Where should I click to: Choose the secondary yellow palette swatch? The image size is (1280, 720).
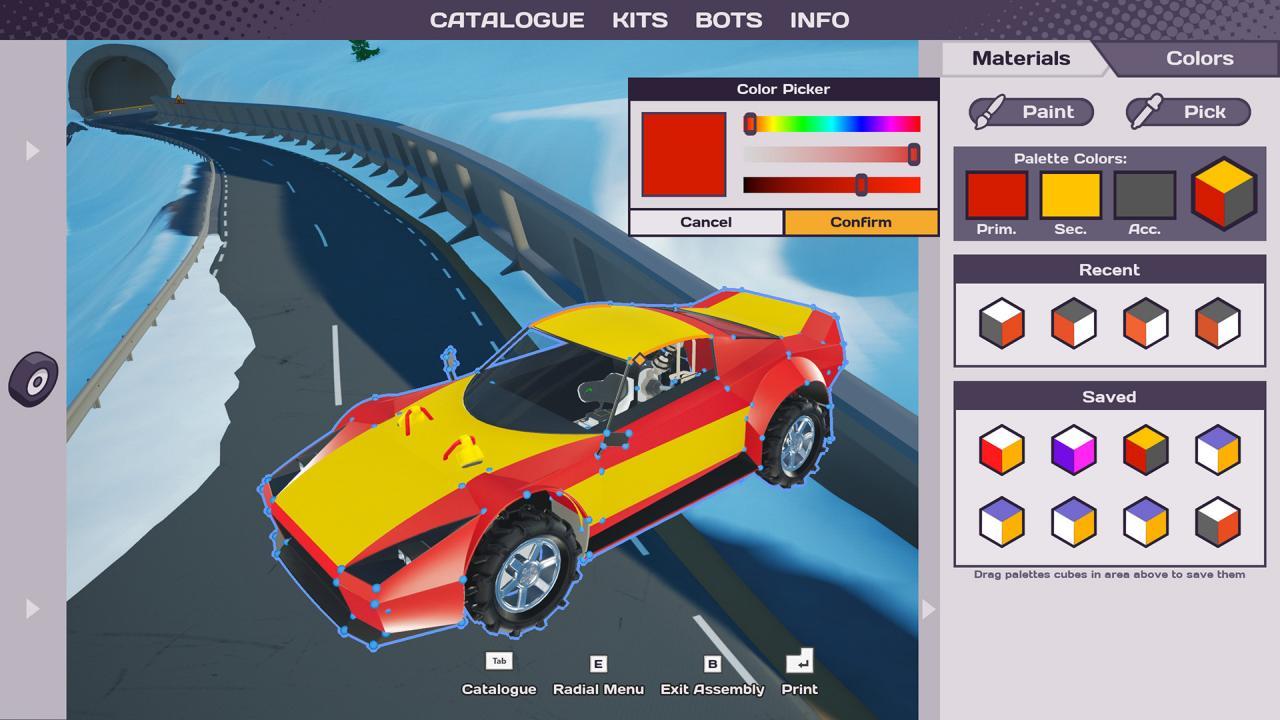pyautogui.click(x=1070, y=195)
